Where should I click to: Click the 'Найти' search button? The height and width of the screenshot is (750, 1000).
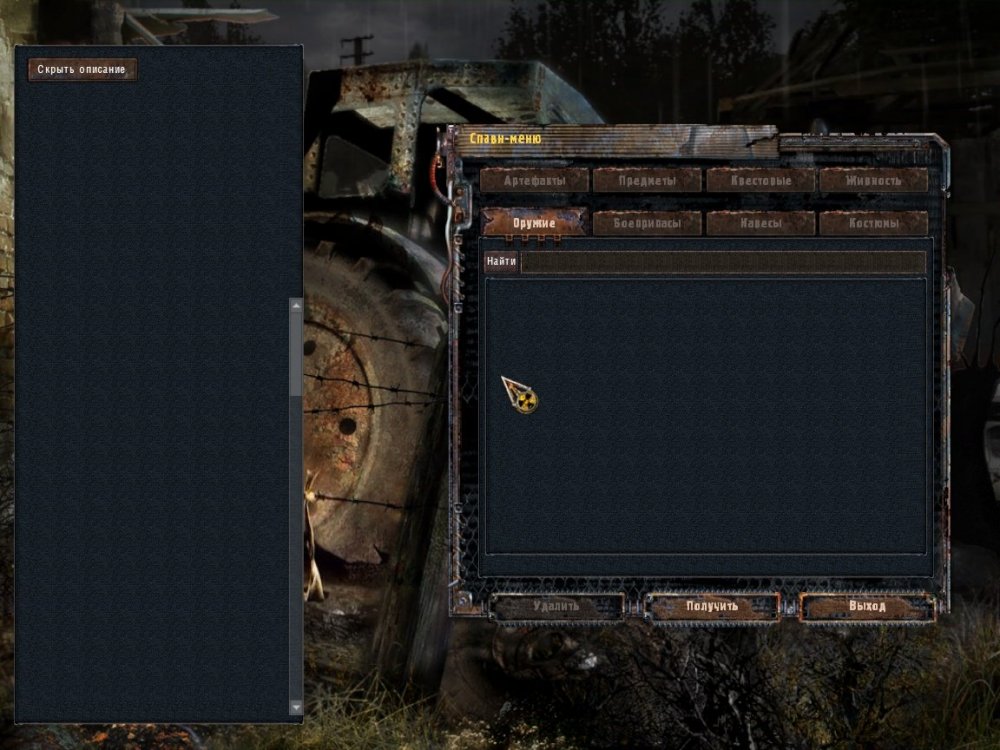click(502, 262)
